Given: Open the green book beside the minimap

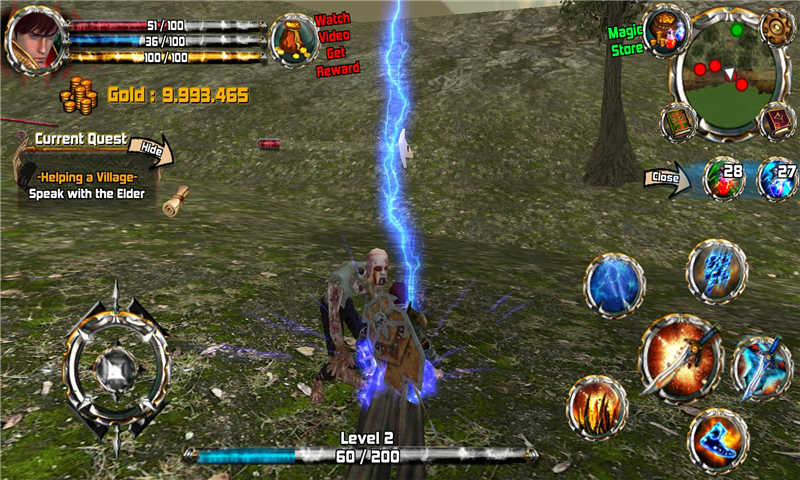Looking at the screenshot, I should (679, 121).
